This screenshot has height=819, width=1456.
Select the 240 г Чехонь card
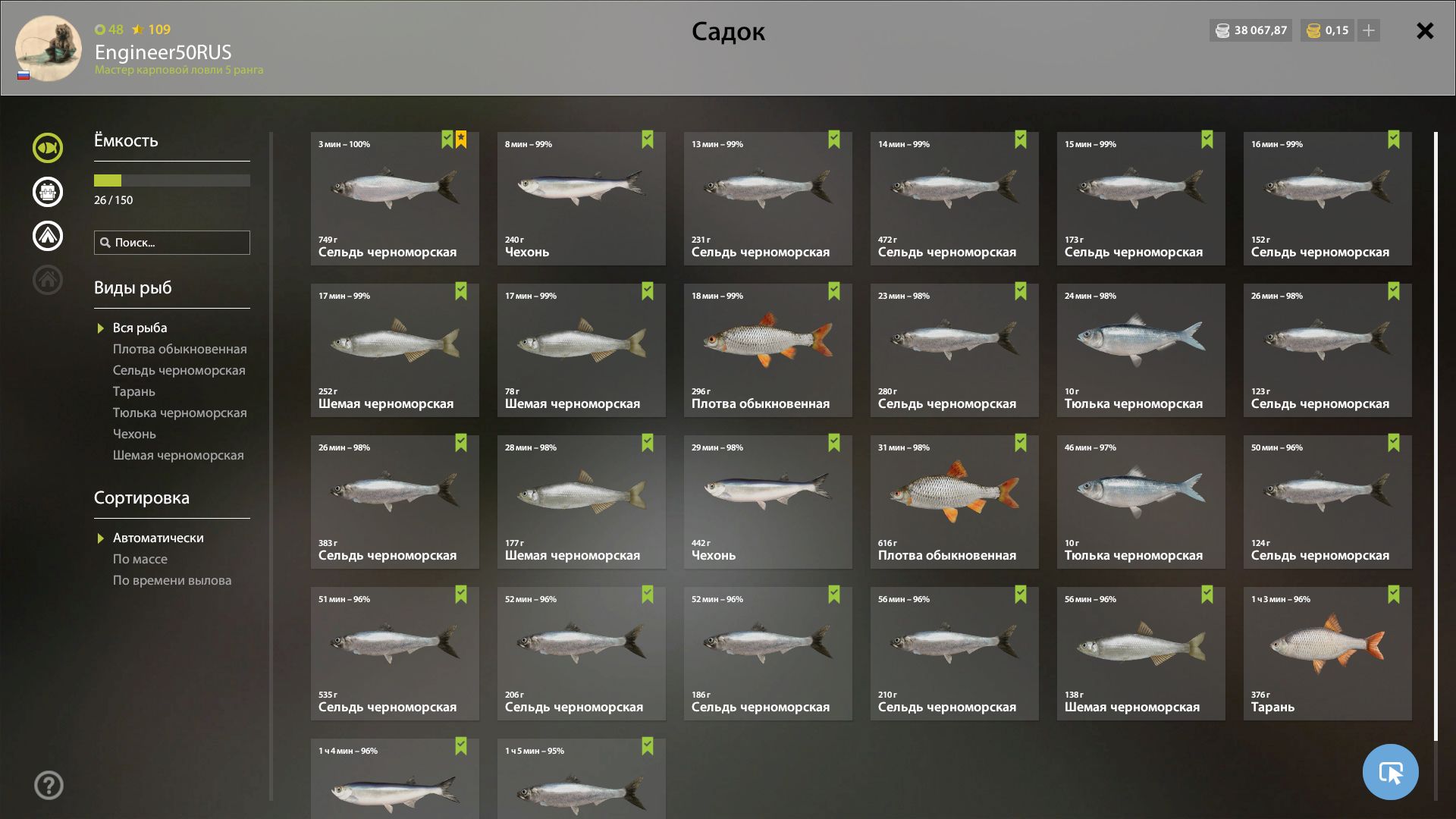pyautogui.click(x=581, y=199)
